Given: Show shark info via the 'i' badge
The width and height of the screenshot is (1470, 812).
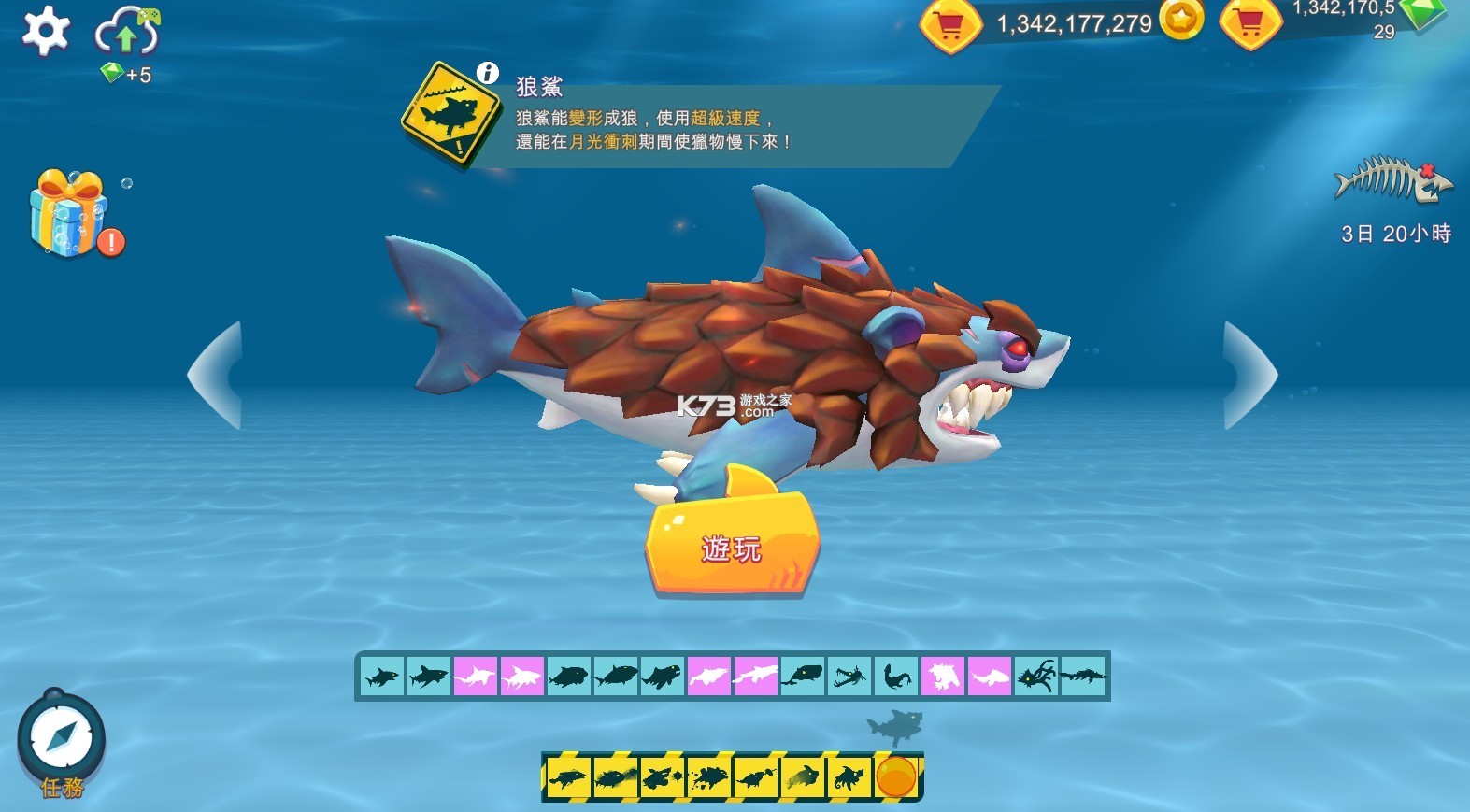Looking at the screenshot, I should tap(488, 73).
